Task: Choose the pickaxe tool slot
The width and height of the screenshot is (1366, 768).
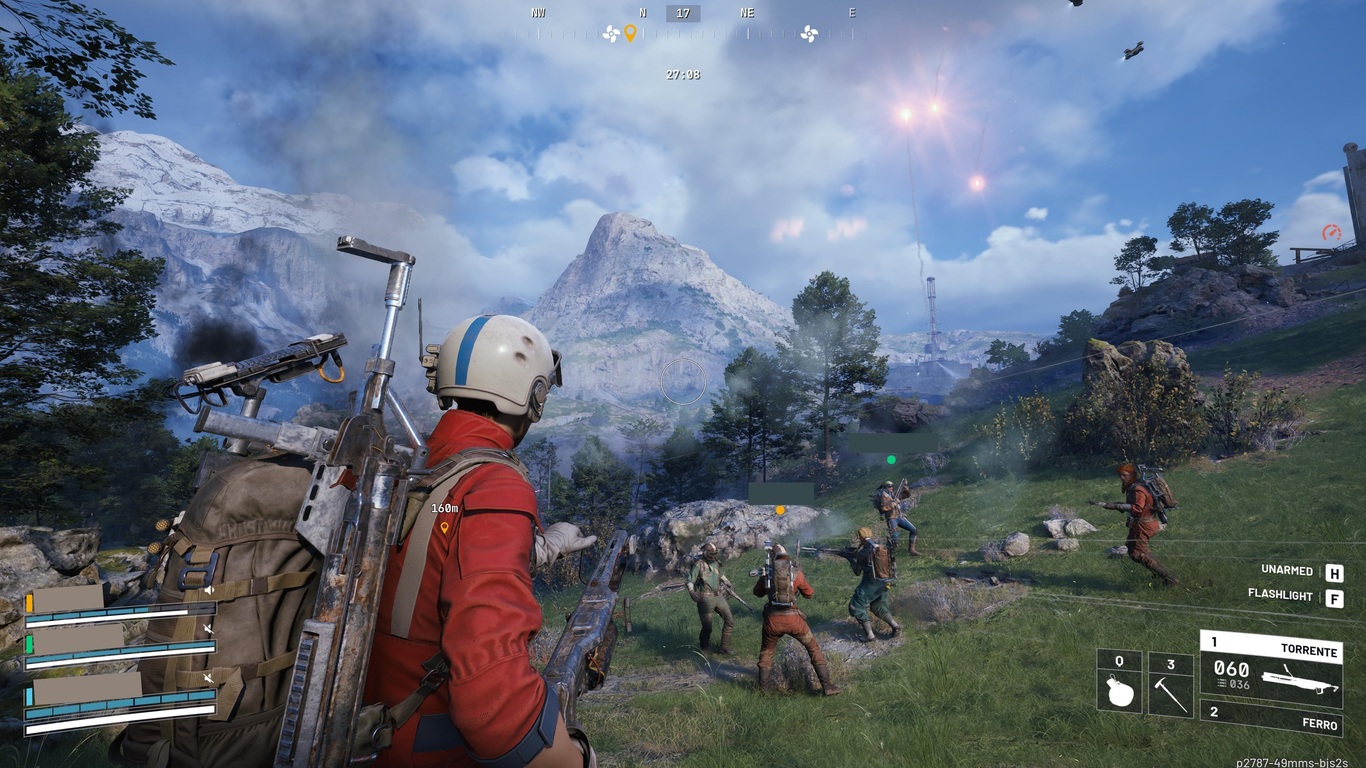Action: (1170, 684)
